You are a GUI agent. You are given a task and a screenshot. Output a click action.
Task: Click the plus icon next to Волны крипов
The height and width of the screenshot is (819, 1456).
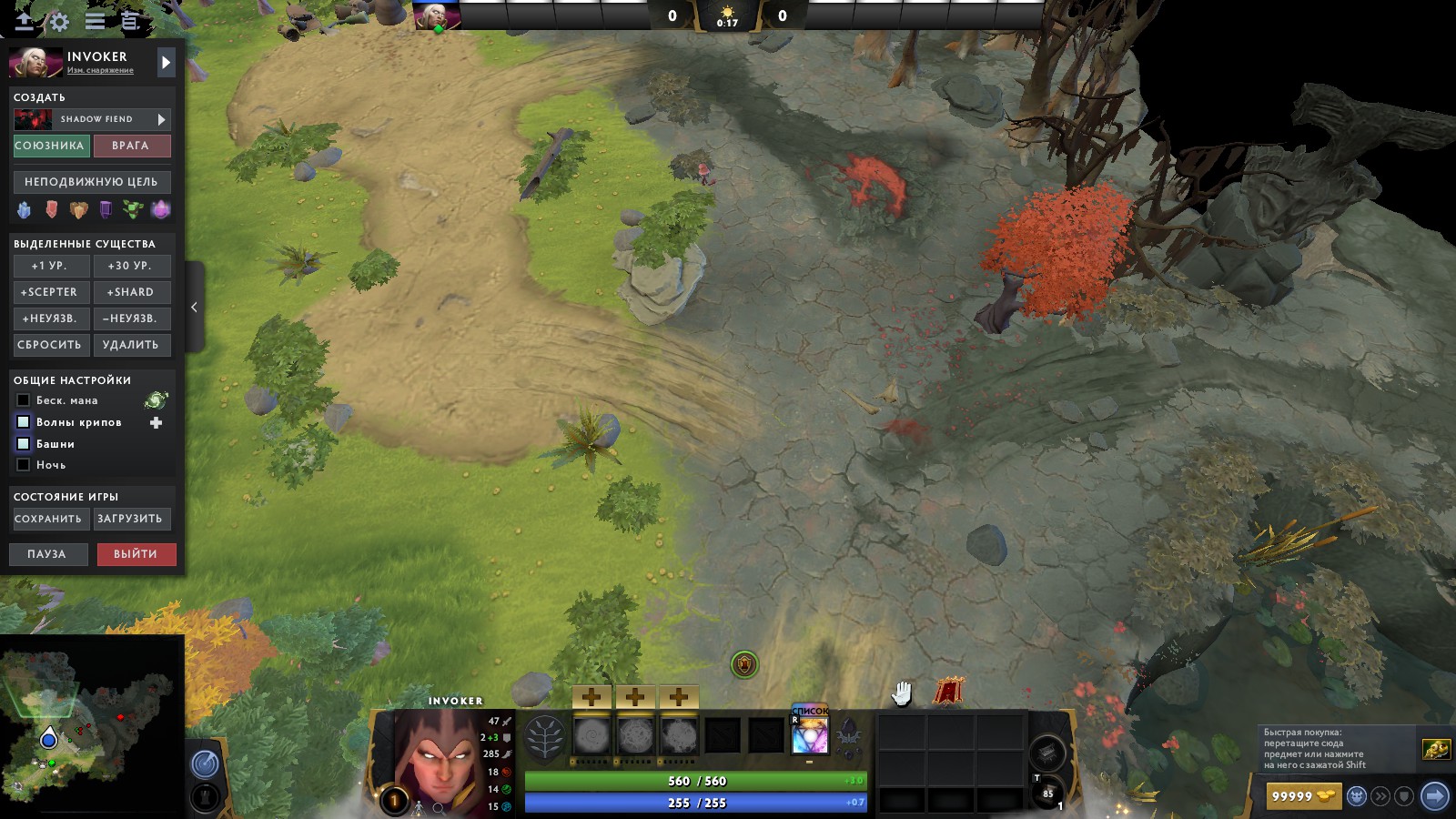click(157, 422)
